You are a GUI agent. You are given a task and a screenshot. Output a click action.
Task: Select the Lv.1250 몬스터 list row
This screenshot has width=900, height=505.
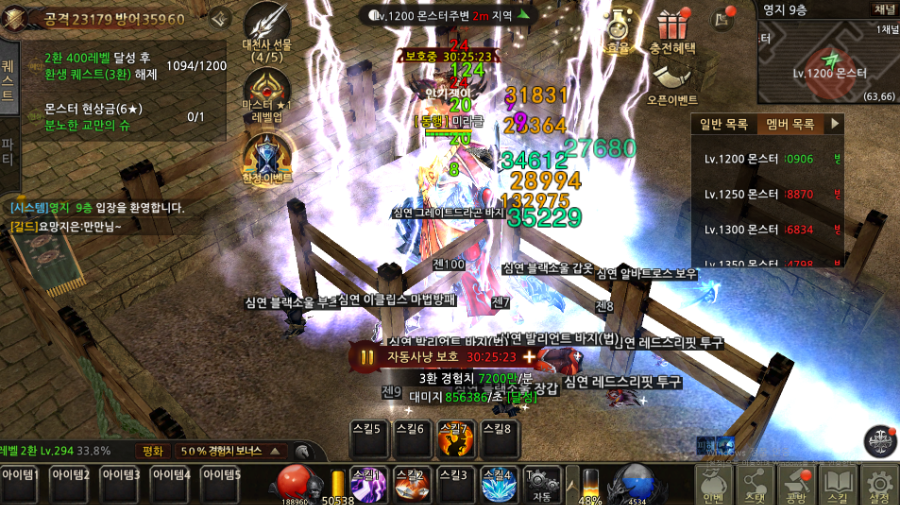770,194
